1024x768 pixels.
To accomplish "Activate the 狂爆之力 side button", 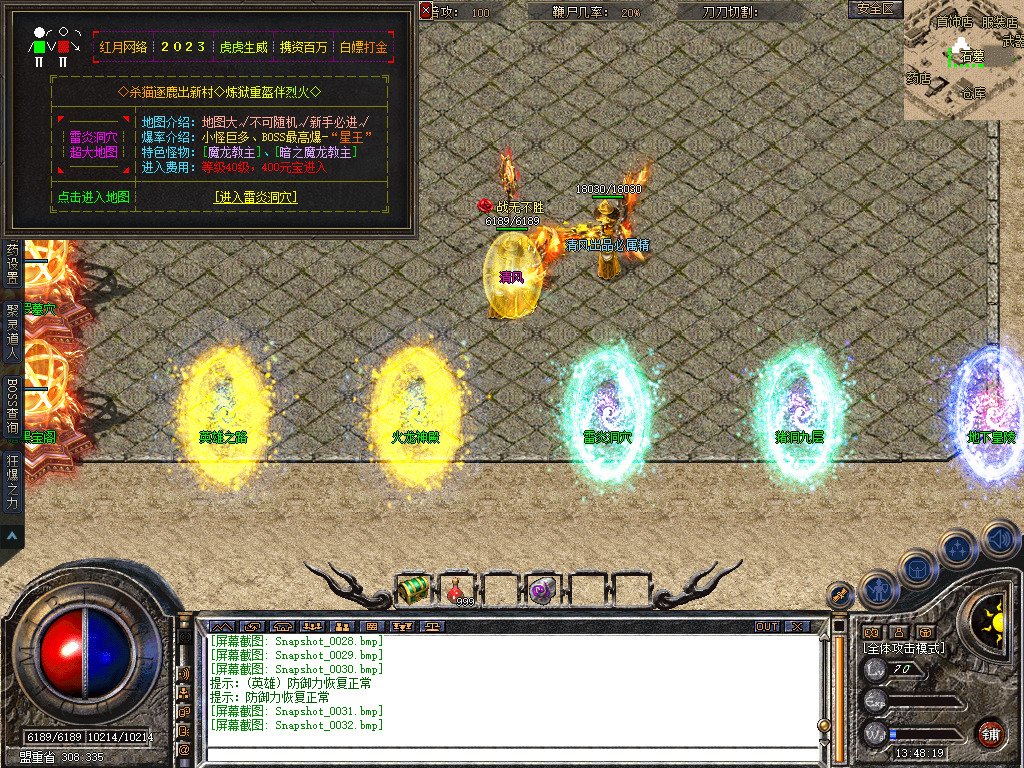I will [x=12, y=483].
